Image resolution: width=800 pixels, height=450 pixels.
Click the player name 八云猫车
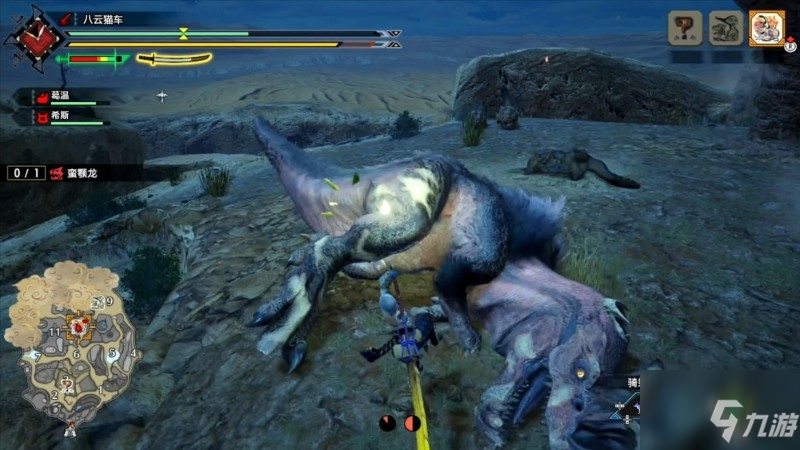(104, 18)
